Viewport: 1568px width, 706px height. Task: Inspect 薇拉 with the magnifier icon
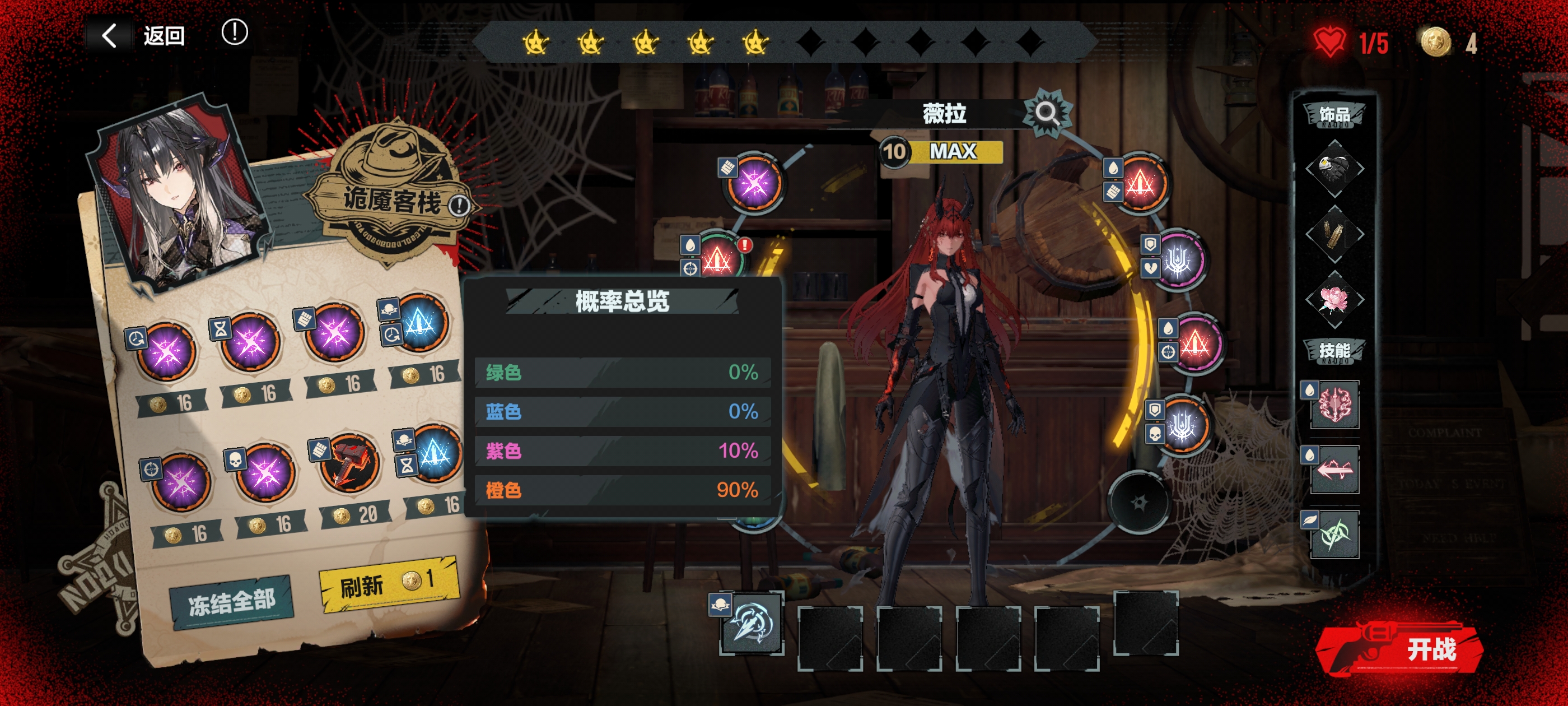click(x=1046, y=113)
